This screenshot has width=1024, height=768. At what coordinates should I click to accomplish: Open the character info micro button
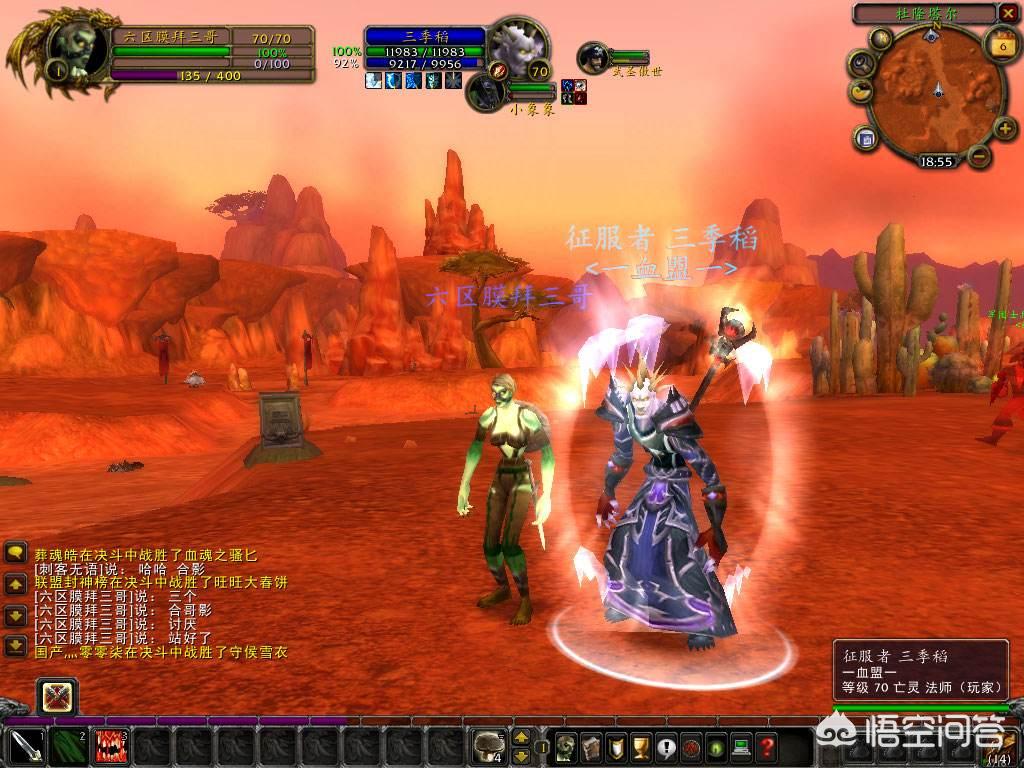(x=566, y=746)
